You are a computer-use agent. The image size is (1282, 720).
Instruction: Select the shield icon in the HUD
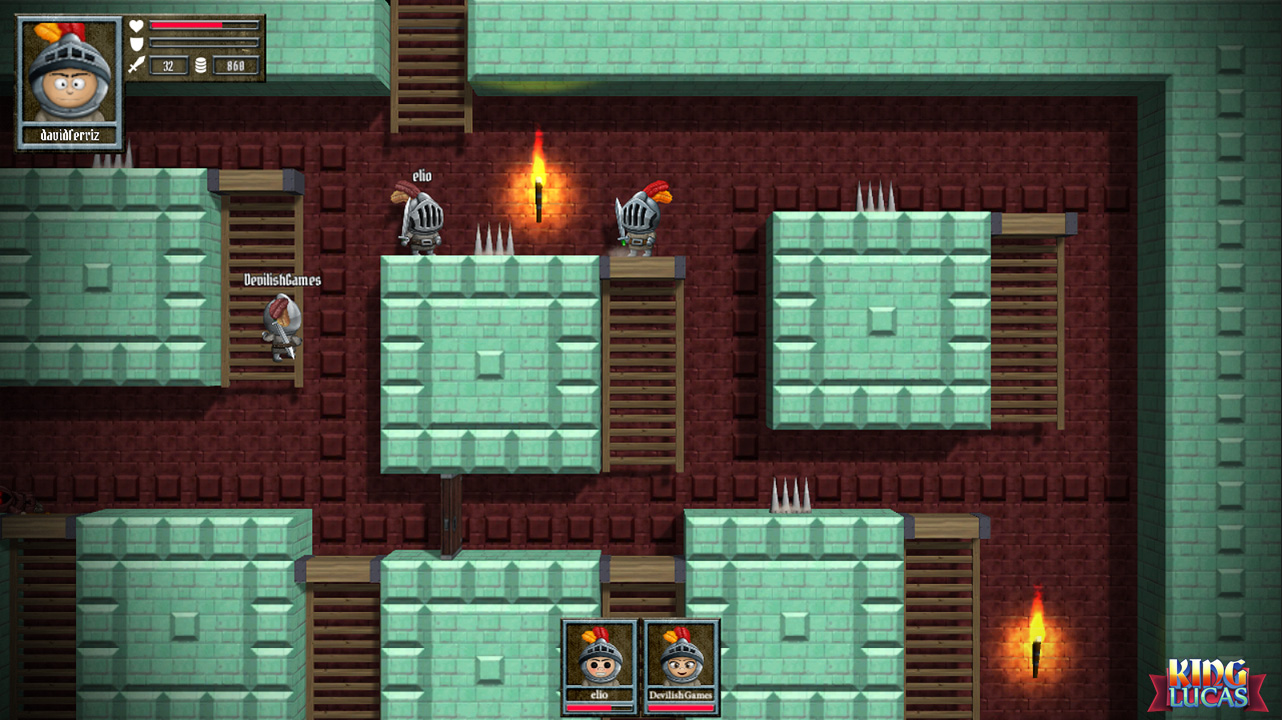coord(136,43)
